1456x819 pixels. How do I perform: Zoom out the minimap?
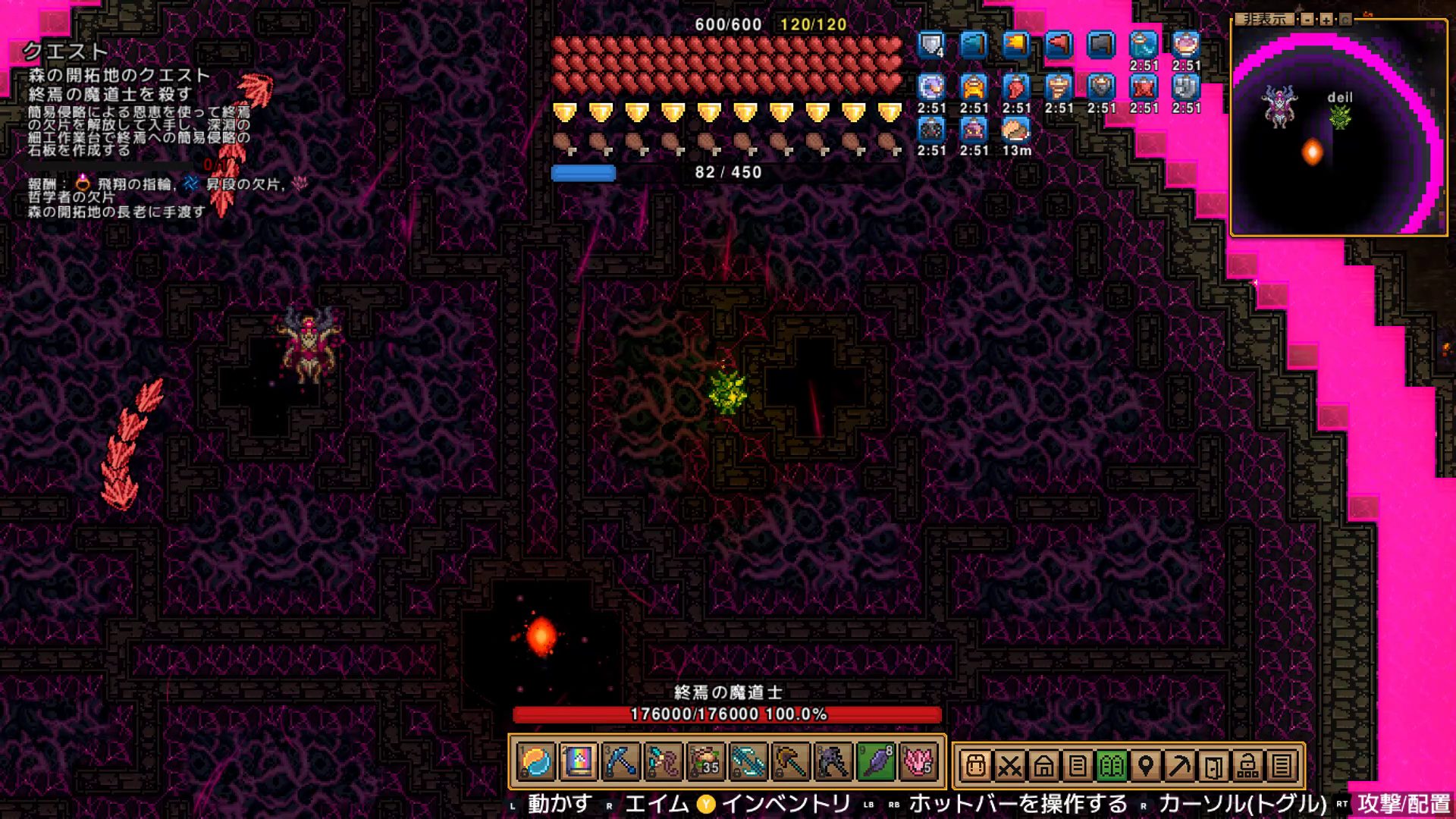point(1307,20)
